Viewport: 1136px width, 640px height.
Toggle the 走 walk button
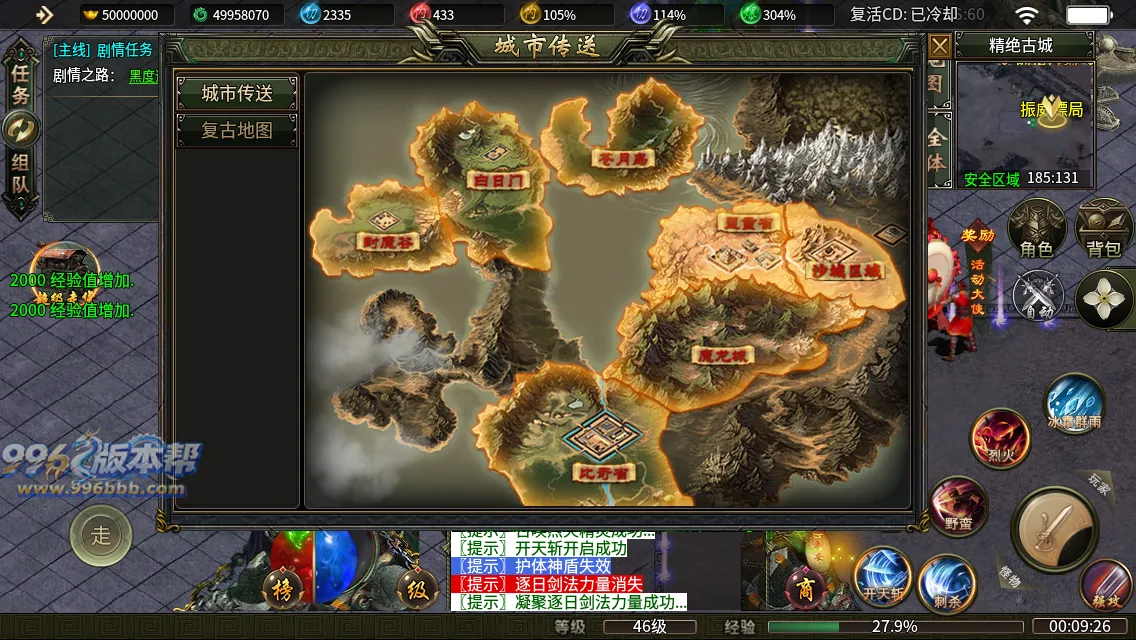click(101, 535)
